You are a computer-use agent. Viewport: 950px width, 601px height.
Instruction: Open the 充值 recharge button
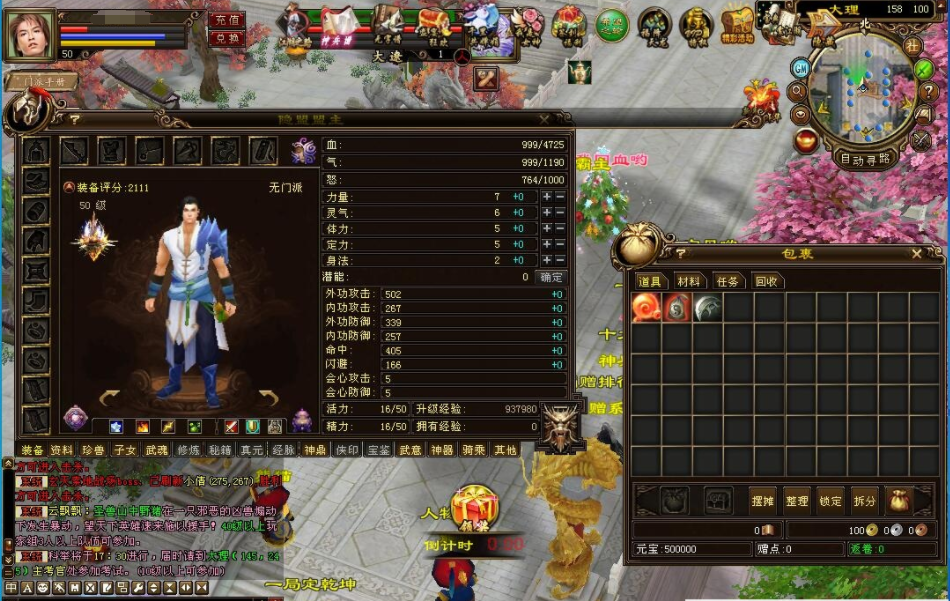(228, 20)
